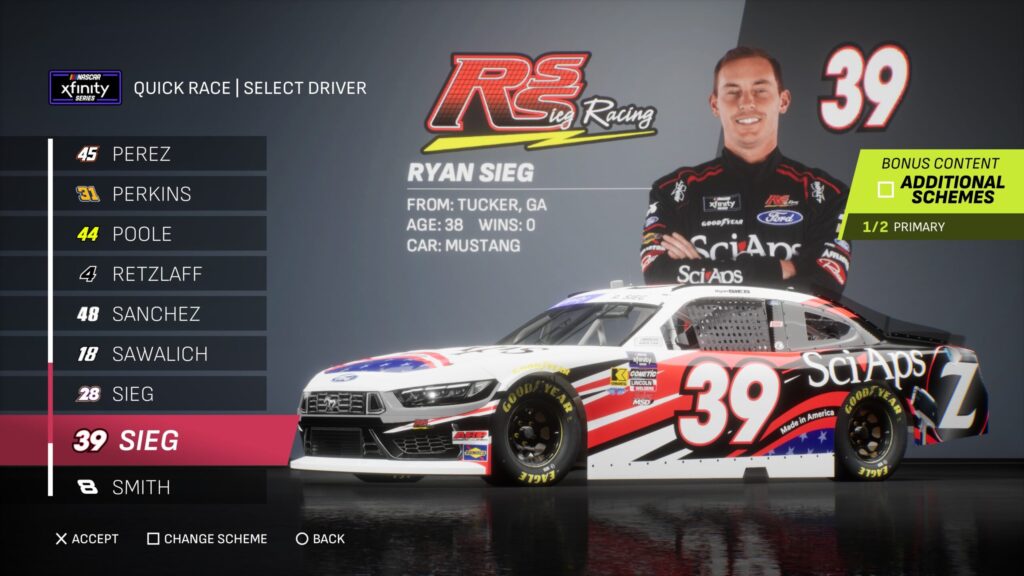Image resolution: width=1024 pixels, height=576 pixels.
Task: Select Sawalich, car number 18
Action: [x=156, y=354]
